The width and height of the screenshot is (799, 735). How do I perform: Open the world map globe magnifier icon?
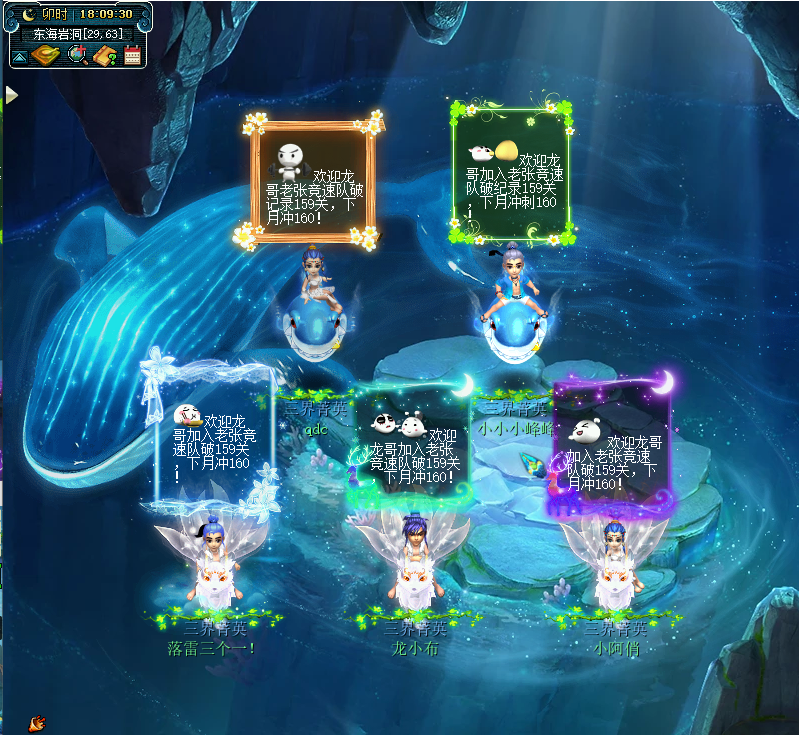(76, 55)
